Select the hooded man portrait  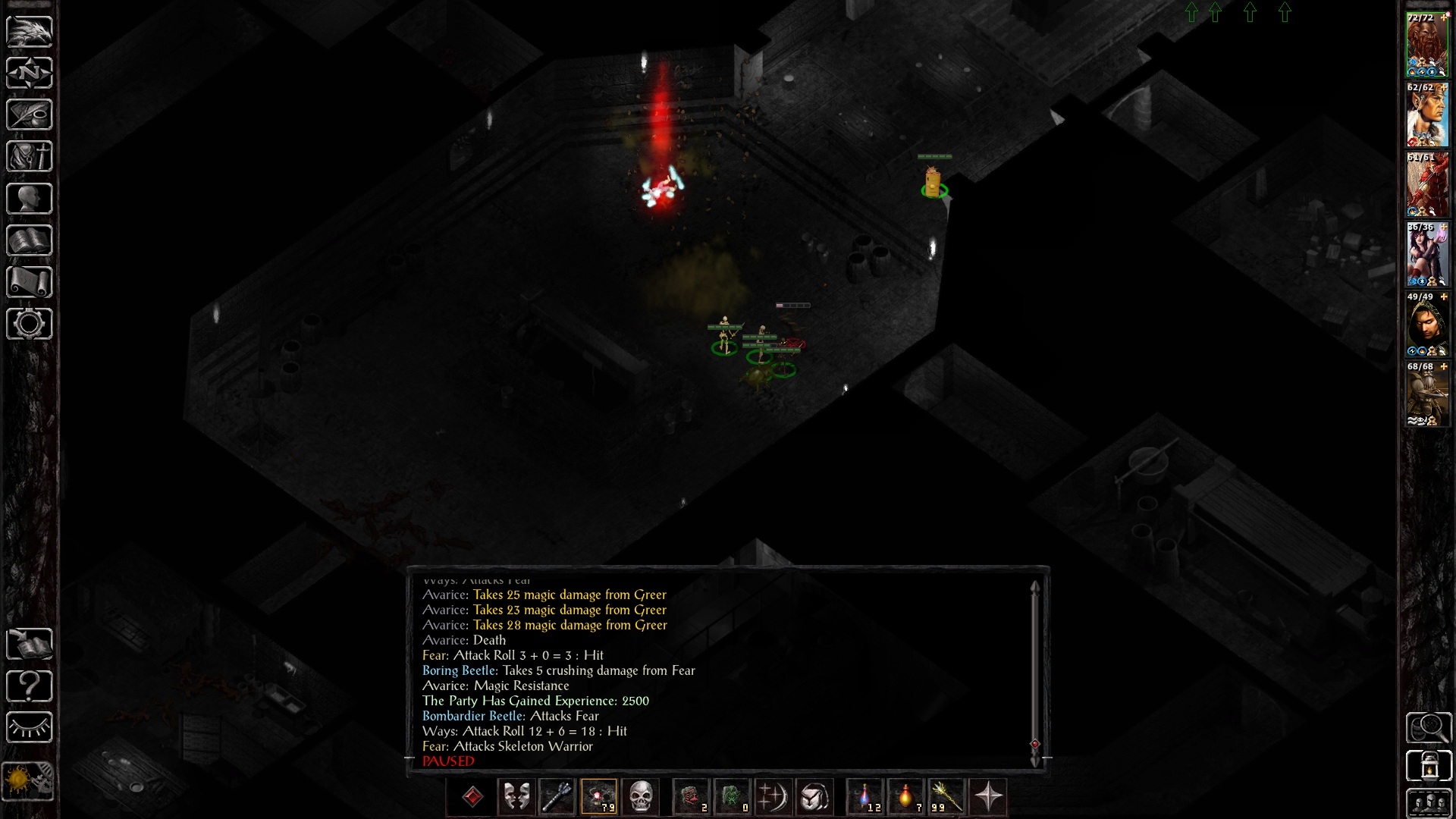point(1426,326)
